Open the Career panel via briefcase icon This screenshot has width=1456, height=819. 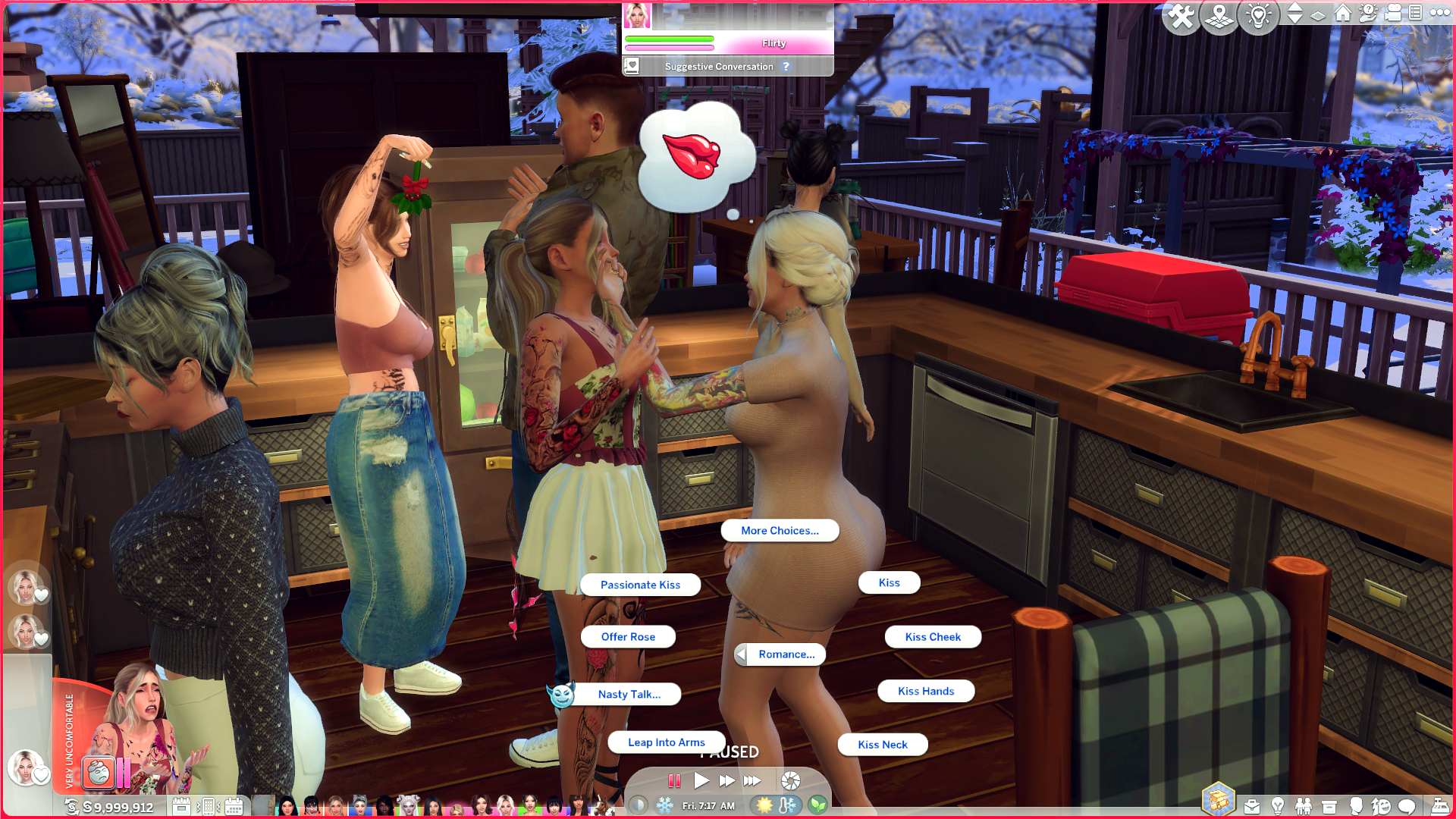[x=1252, y=805]
